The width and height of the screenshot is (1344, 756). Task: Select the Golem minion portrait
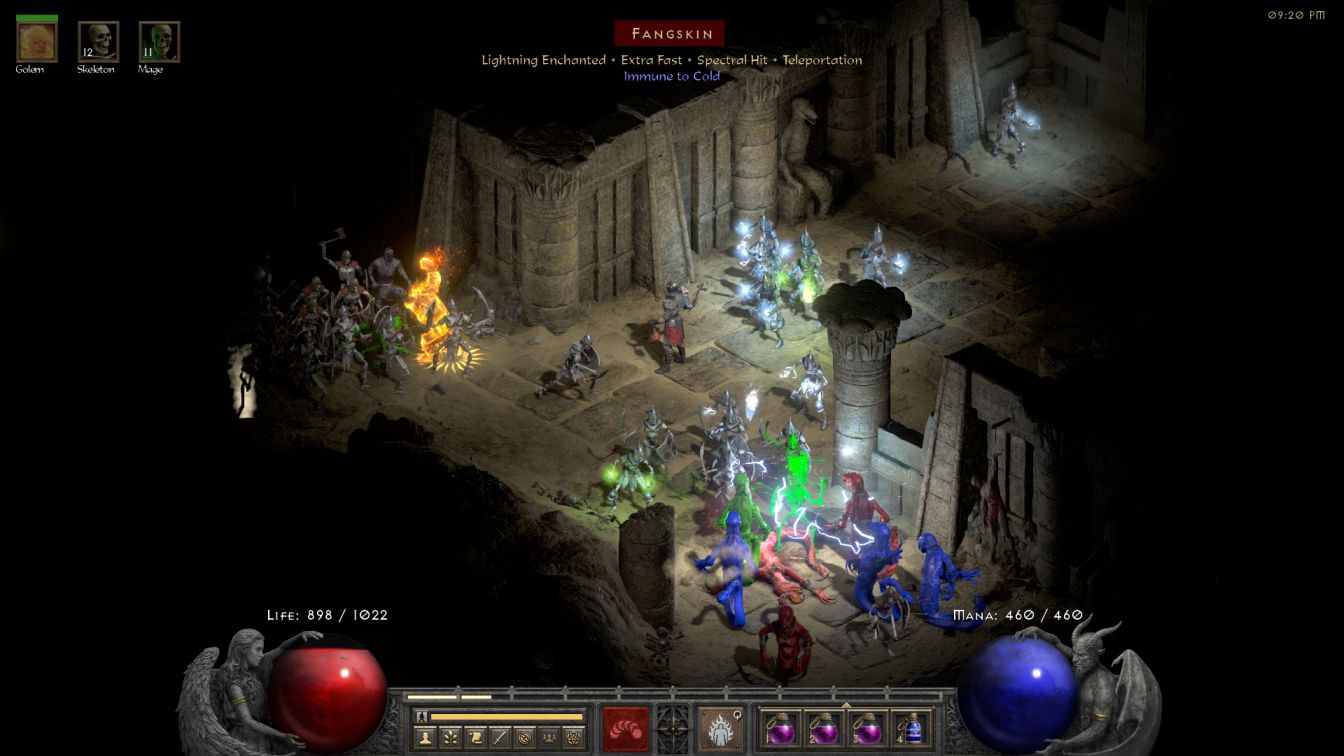37,42
